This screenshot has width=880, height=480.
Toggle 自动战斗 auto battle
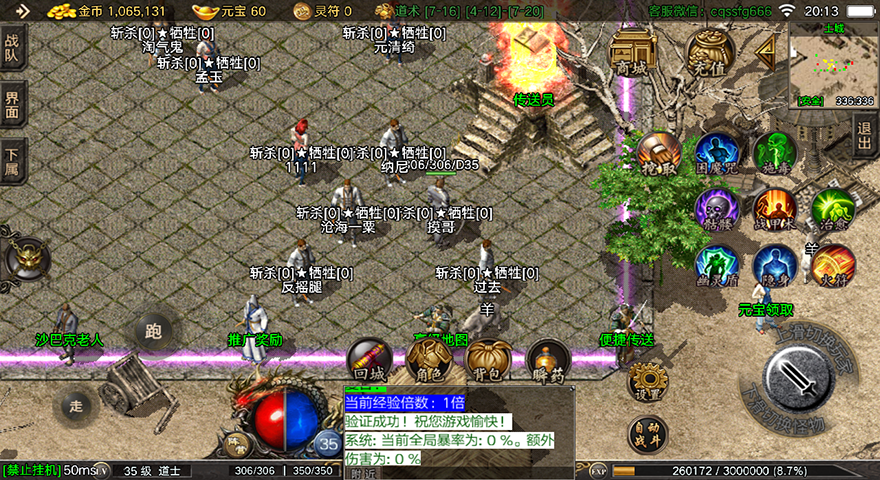click(x=647, y=435)
